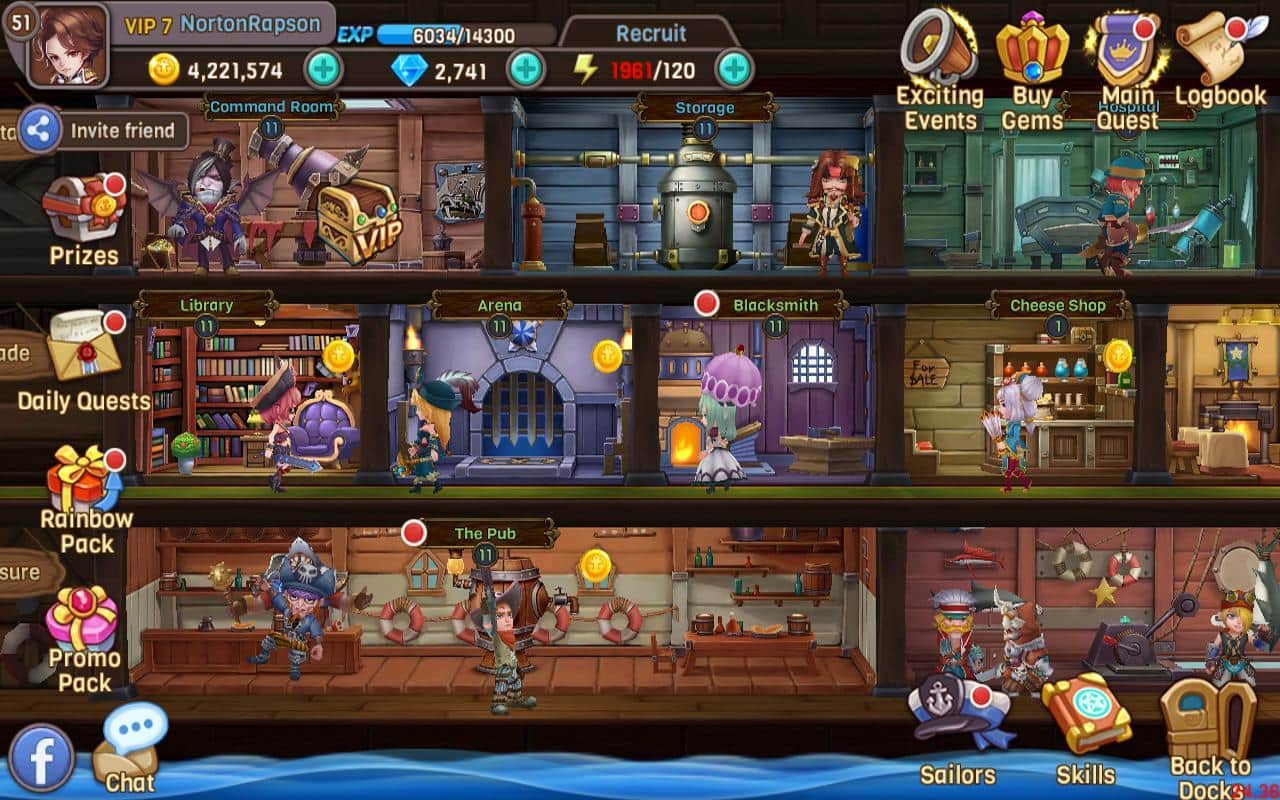This screenshot has height=800, width=1280.
Task: Buy more gems with plus button
Action: 526,70
